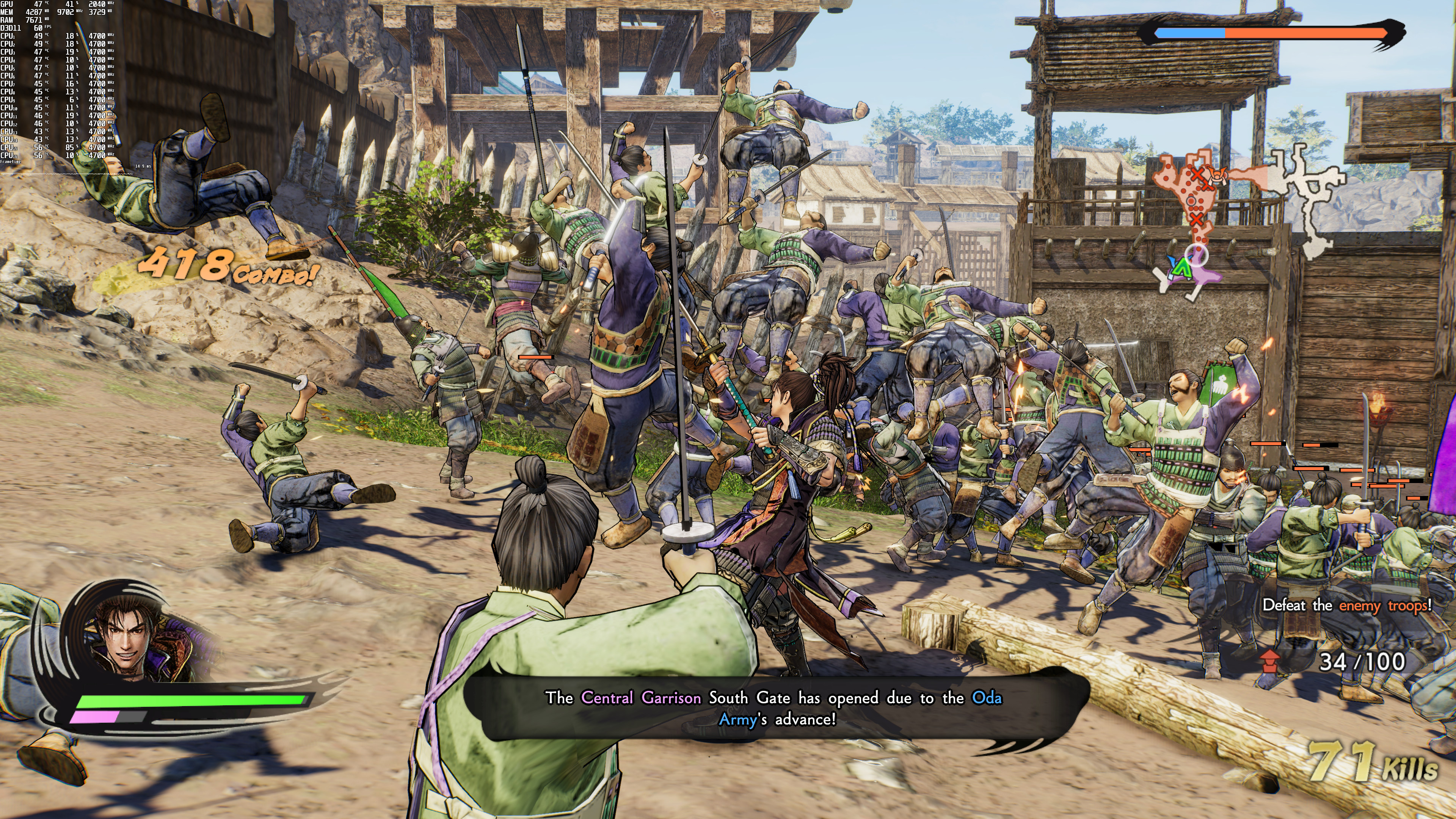This screenshot has width=1456, height=819.
Task: Click the enemy officer marker on the minimap
Action: (1217, 175)
